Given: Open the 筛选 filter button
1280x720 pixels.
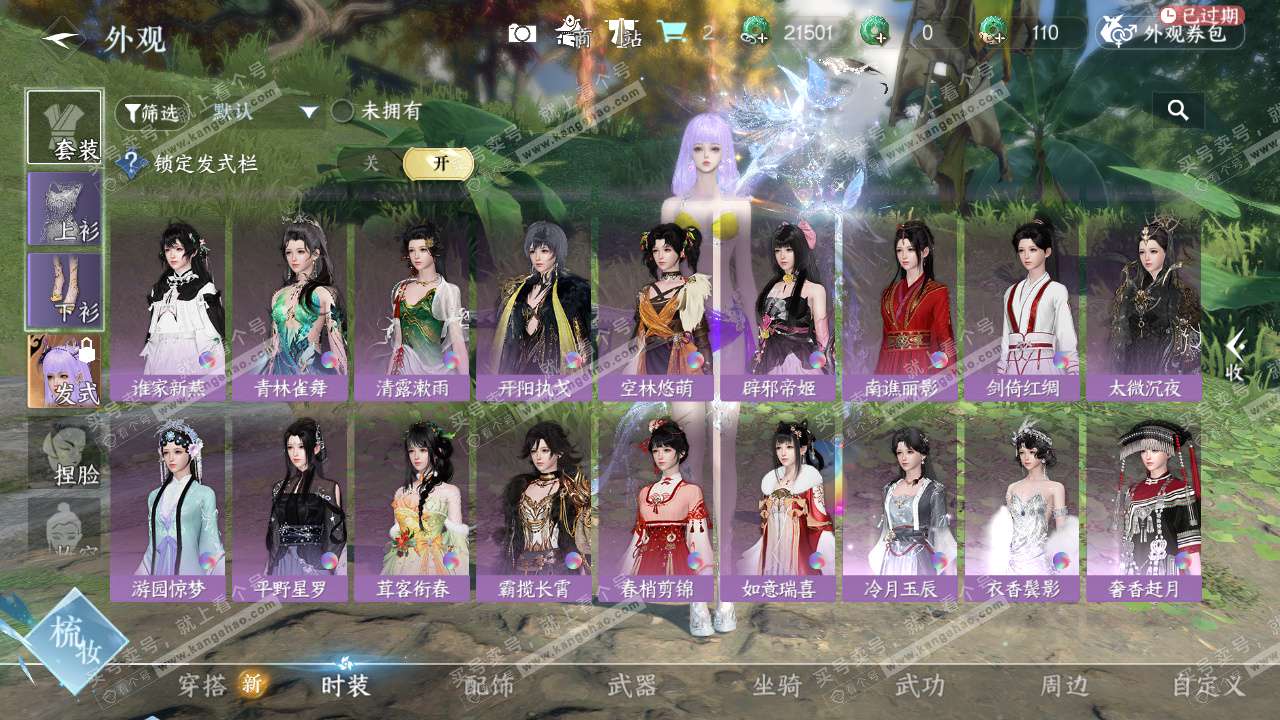Looking at the screenshot, I should (x=152, y=113).
